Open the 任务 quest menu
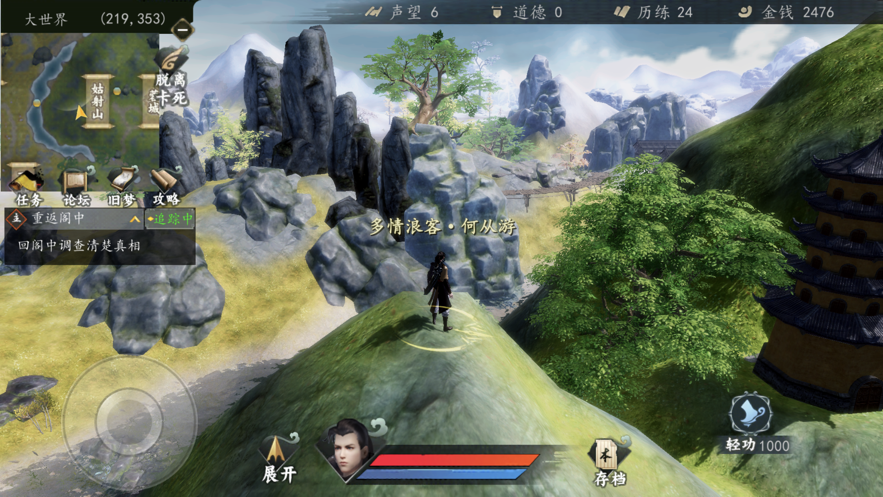This screenshot has width=883, height=497. point(25,186)
